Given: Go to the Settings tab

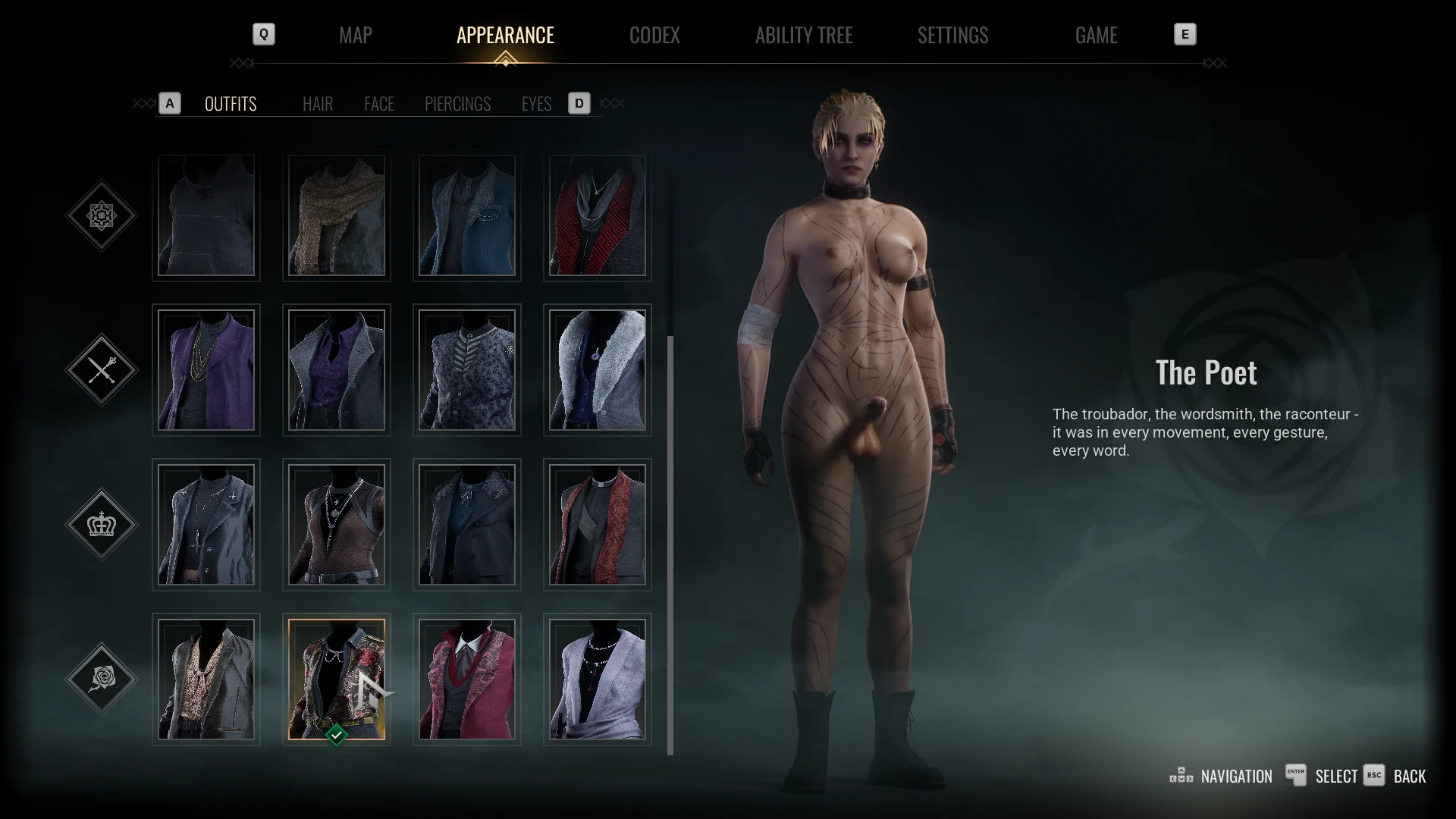Looking at the screenshot, I should coord(952,35).
